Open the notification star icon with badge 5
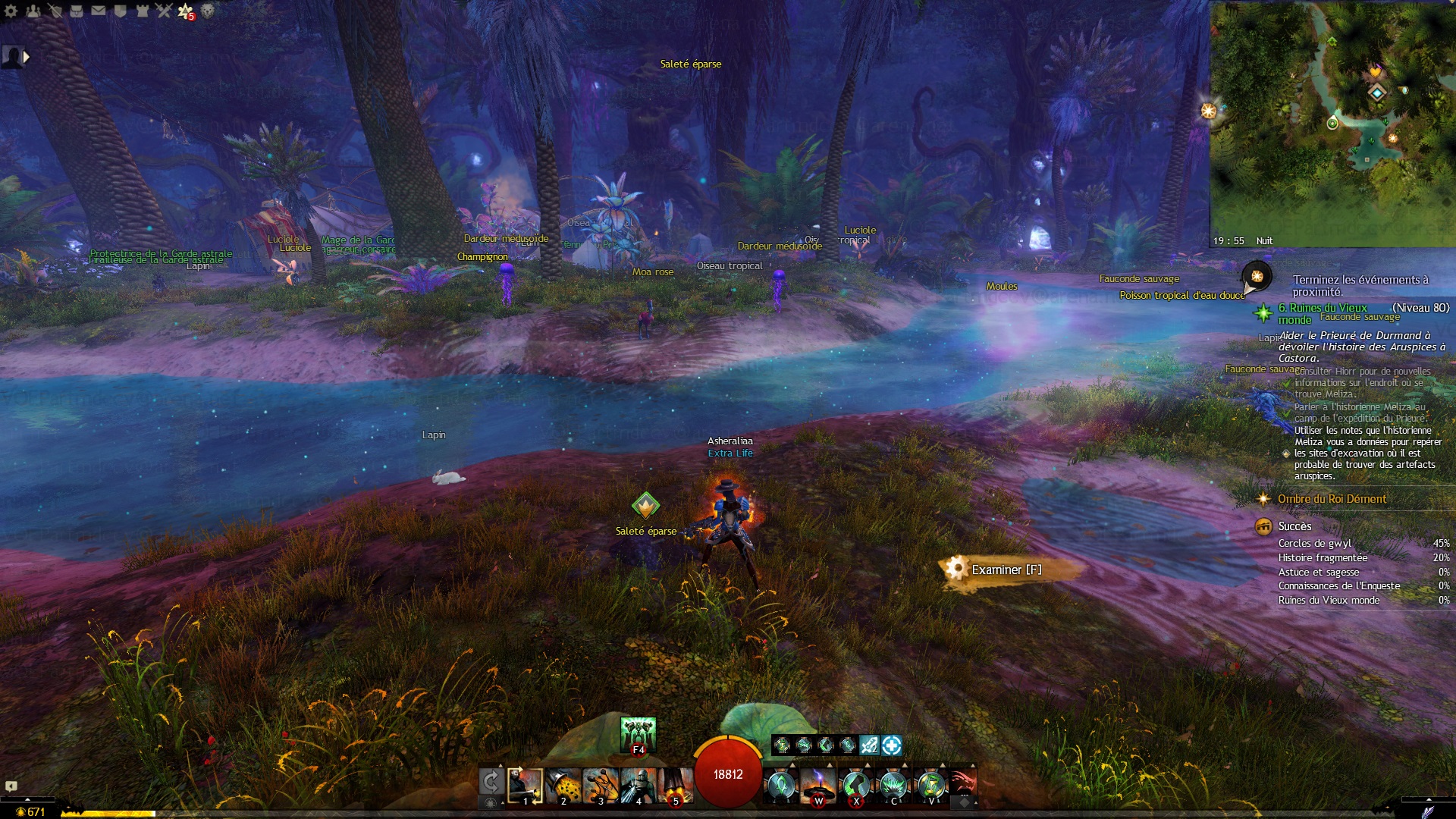1456x819 pixels. (x=185, y=11)
